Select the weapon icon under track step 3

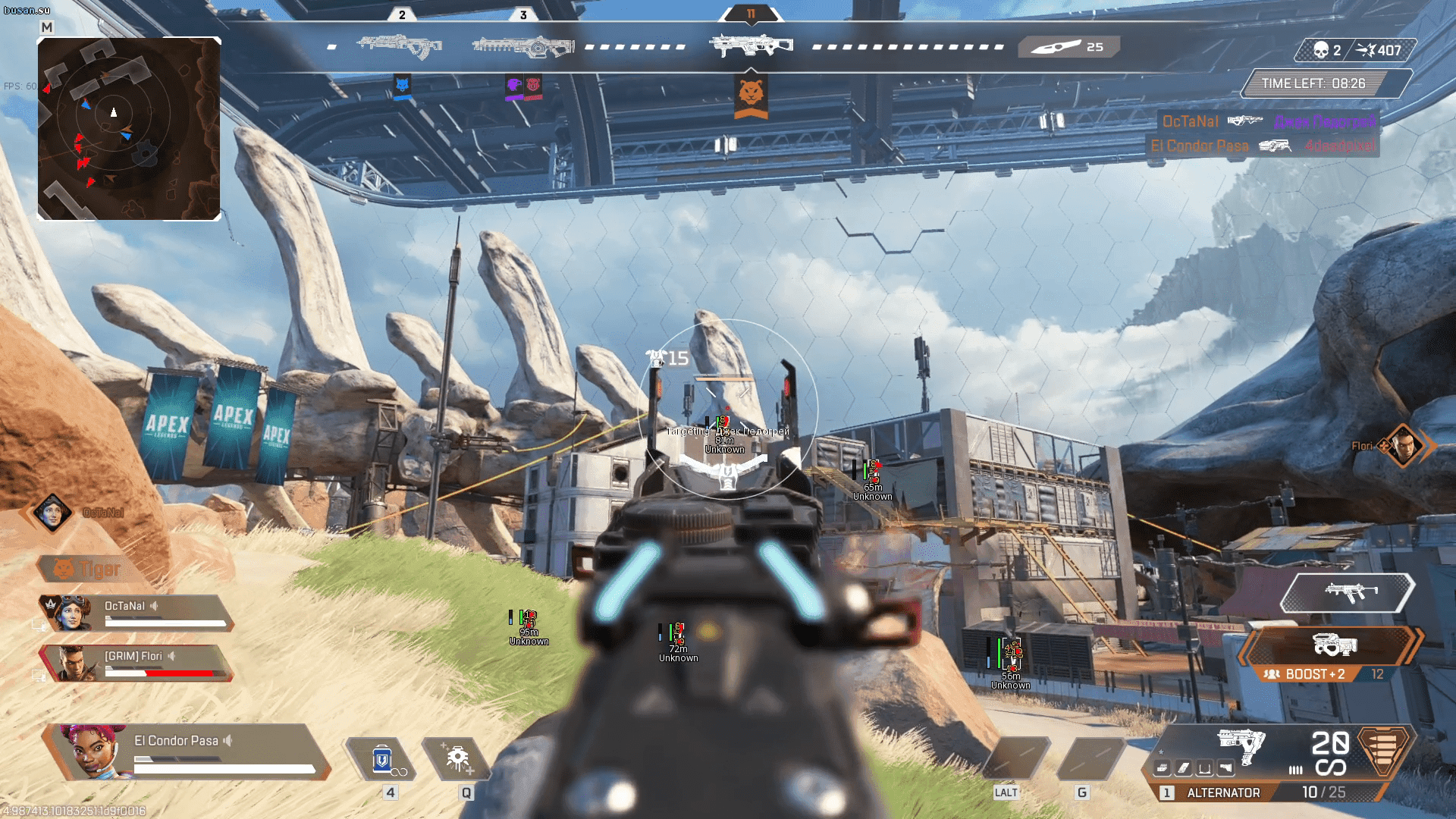(x=522, y=46)
